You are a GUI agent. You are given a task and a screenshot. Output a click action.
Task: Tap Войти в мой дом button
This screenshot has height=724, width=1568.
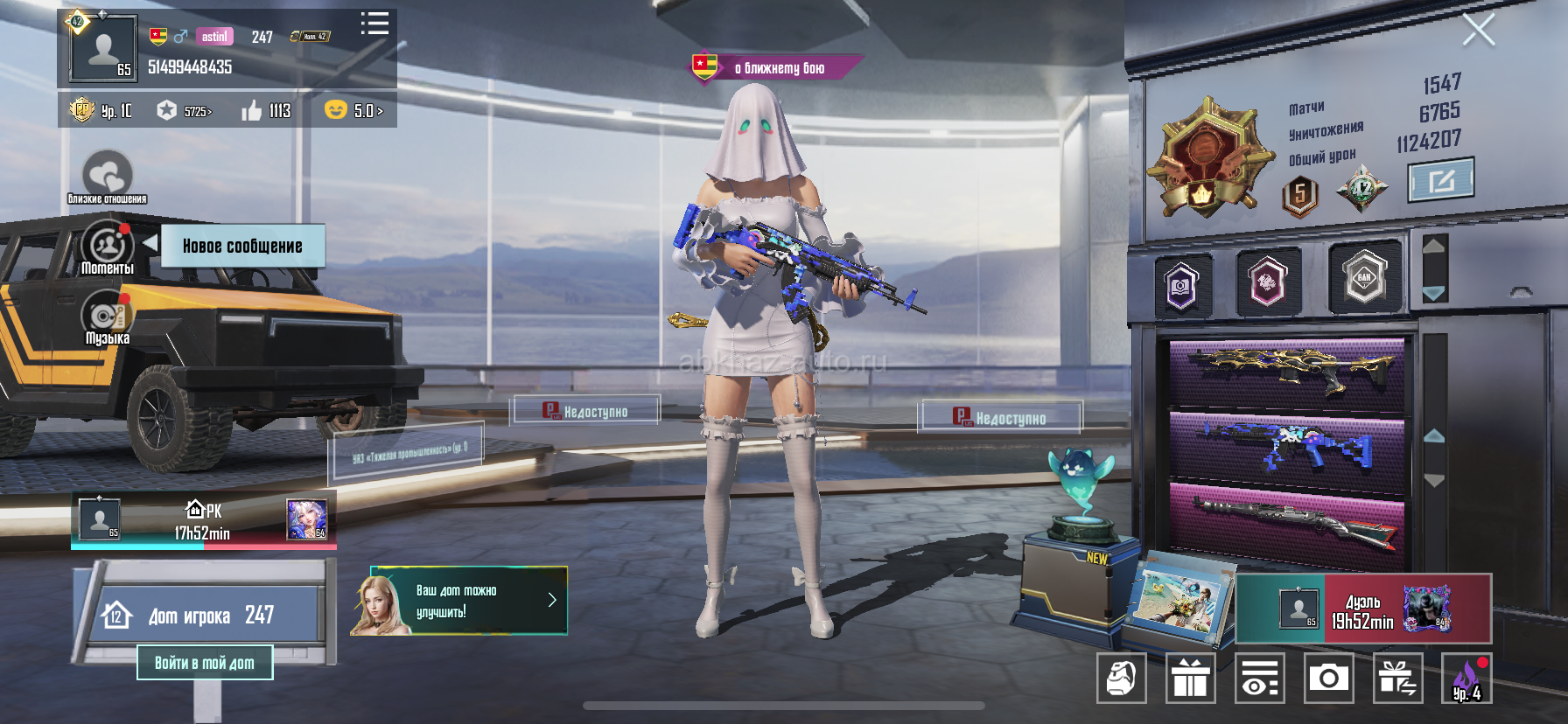pyautogui.click(x=205, y=663)
